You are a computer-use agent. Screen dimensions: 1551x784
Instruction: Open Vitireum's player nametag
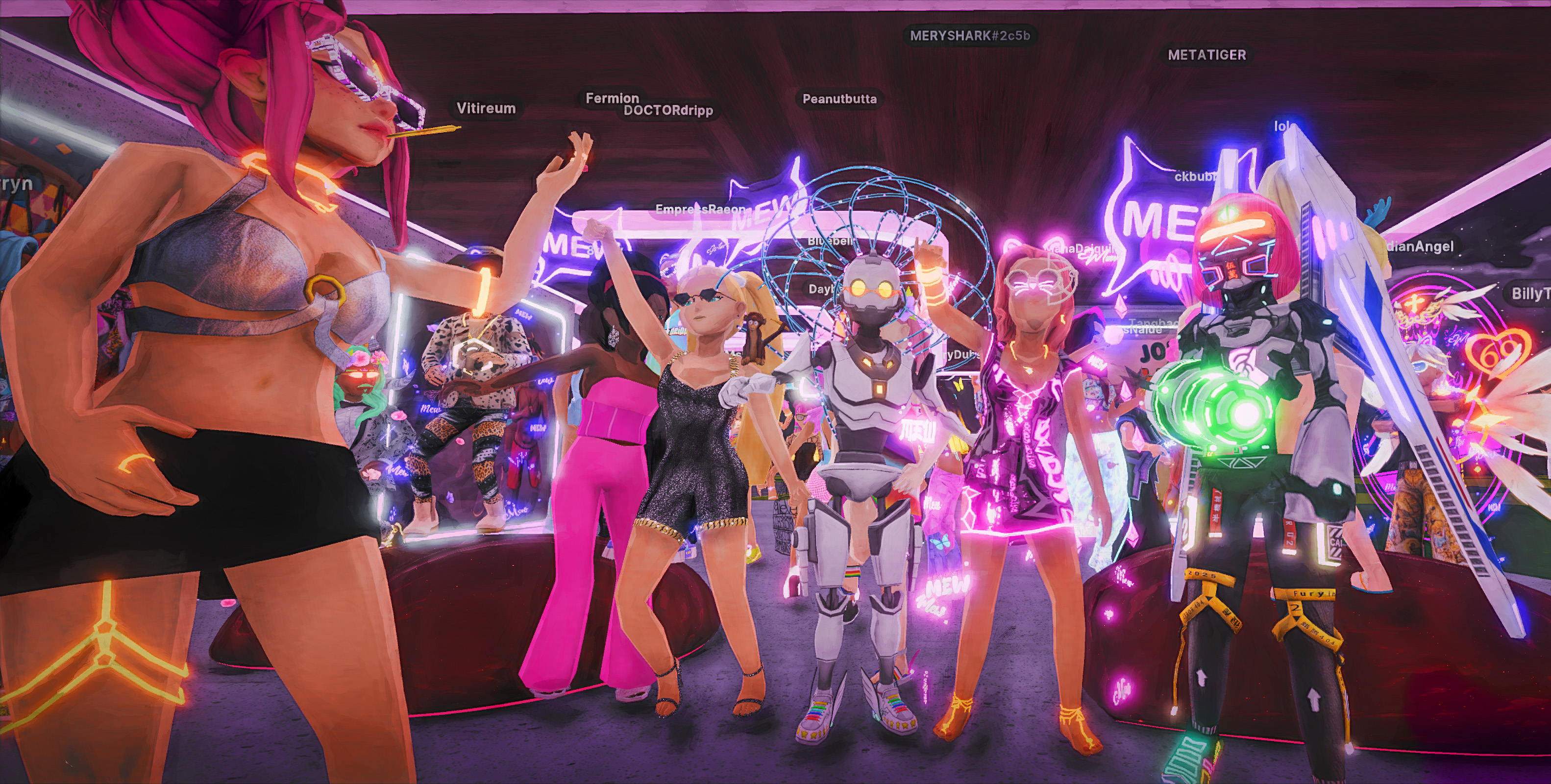pos(486,108)
